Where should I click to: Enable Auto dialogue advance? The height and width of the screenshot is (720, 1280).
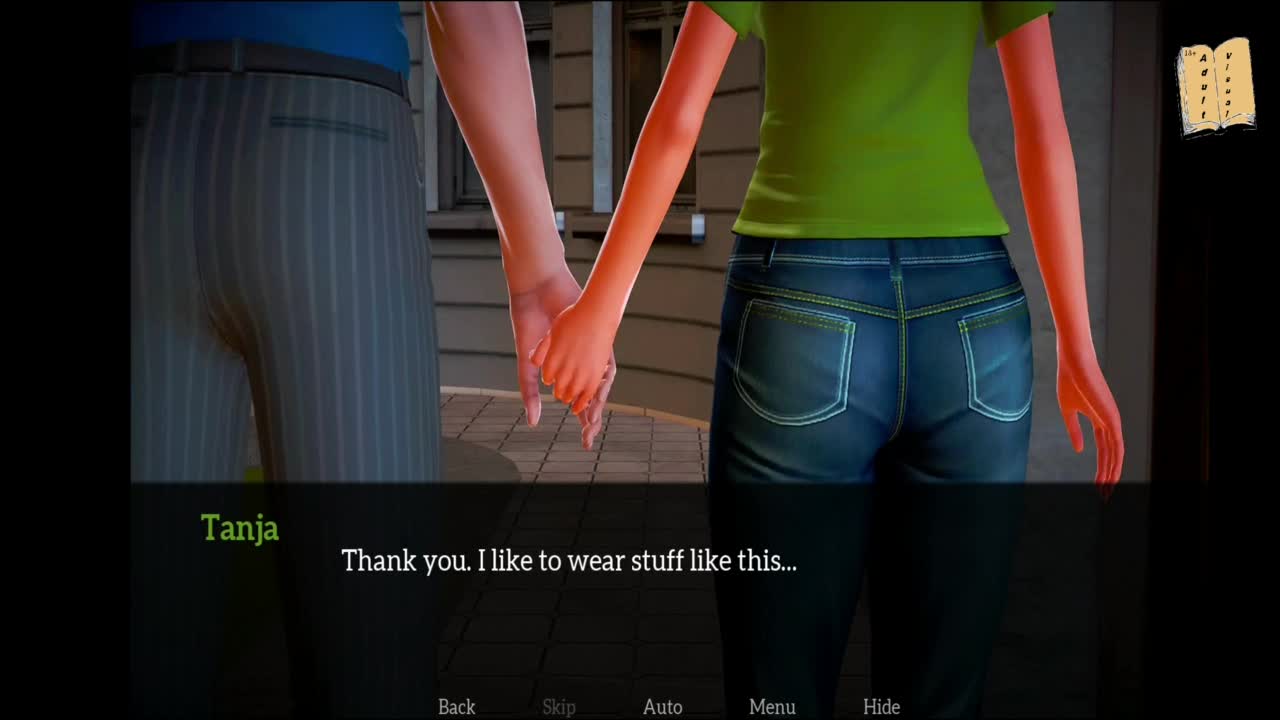(662, 707)
